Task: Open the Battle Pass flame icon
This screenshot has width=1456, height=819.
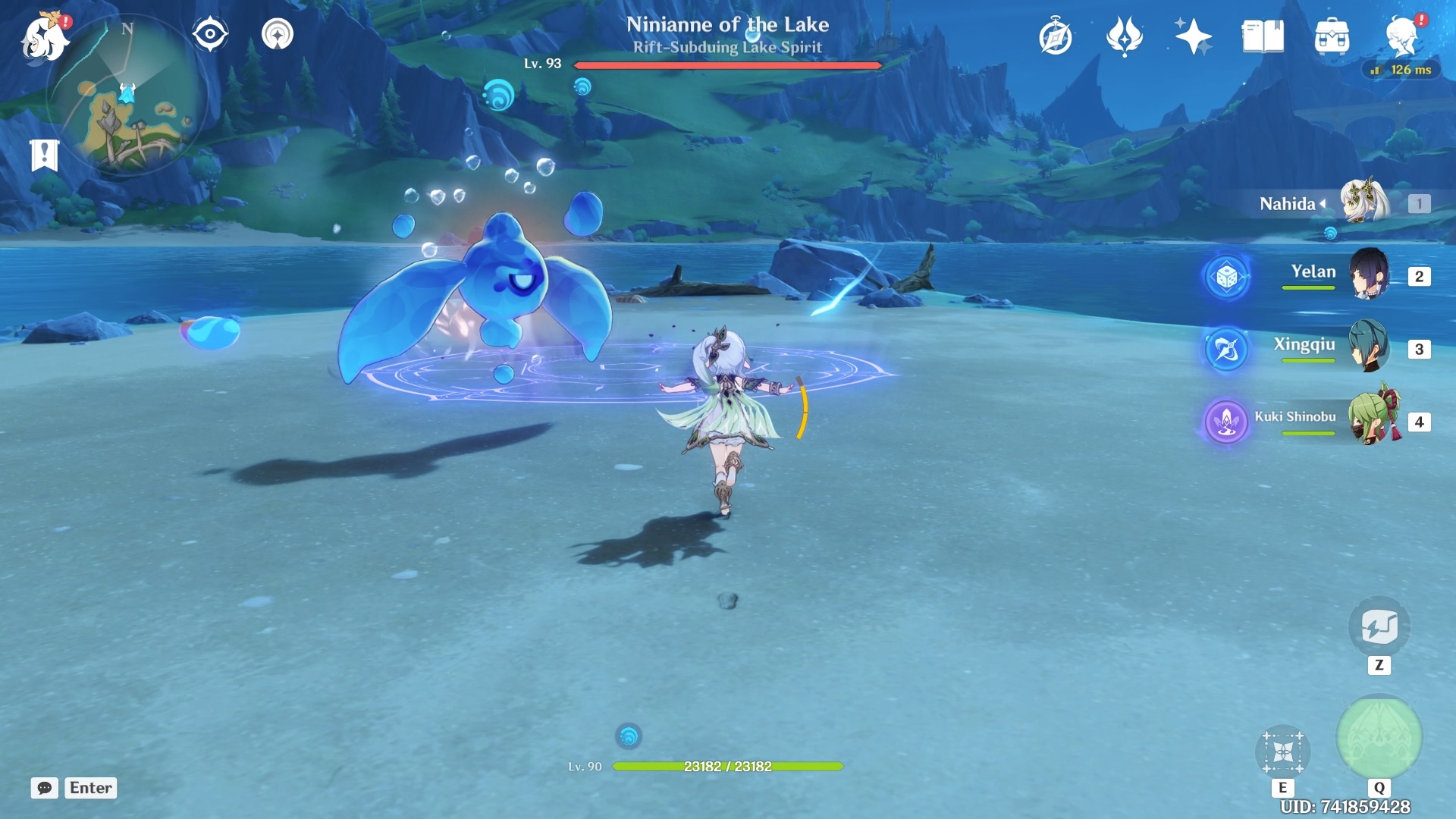Action: pos(1125,36)
